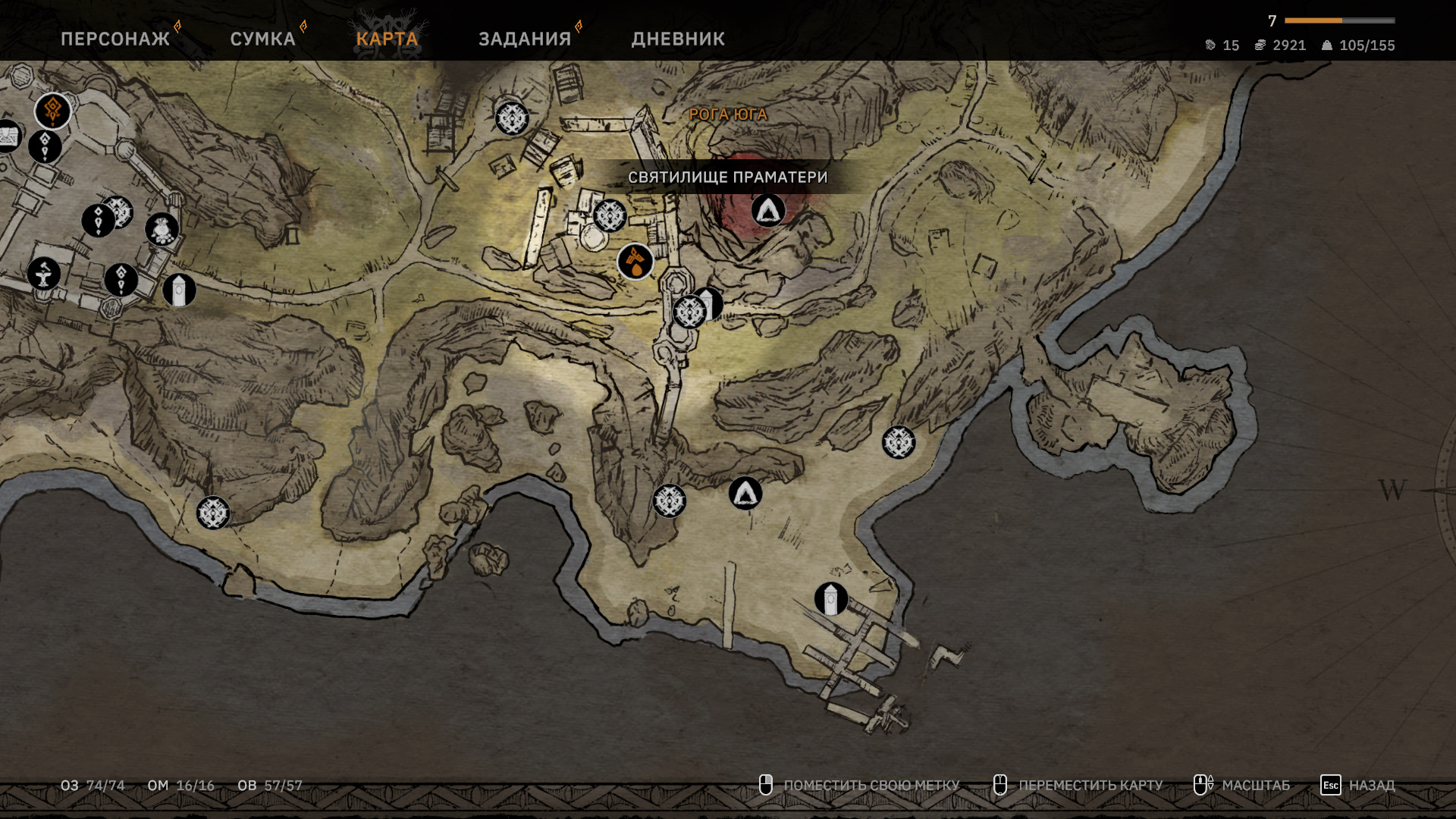Image resolution: width=1456 pixels, height=819 pixels.
Task: Open the Сумка inventory tab
Action: (x=262, y=39)
